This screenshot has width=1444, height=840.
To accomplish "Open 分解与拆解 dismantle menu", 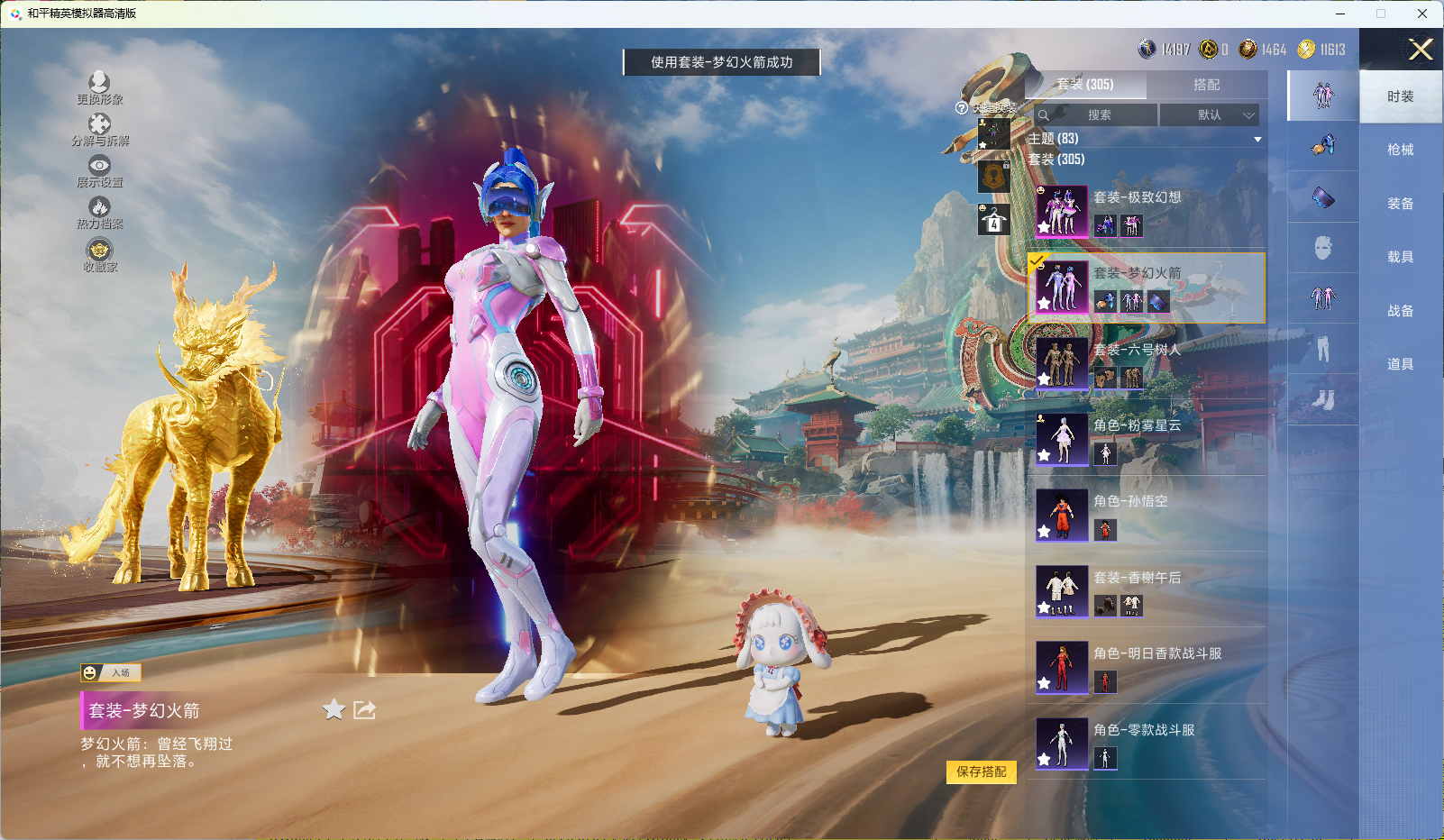I will 99,130.
